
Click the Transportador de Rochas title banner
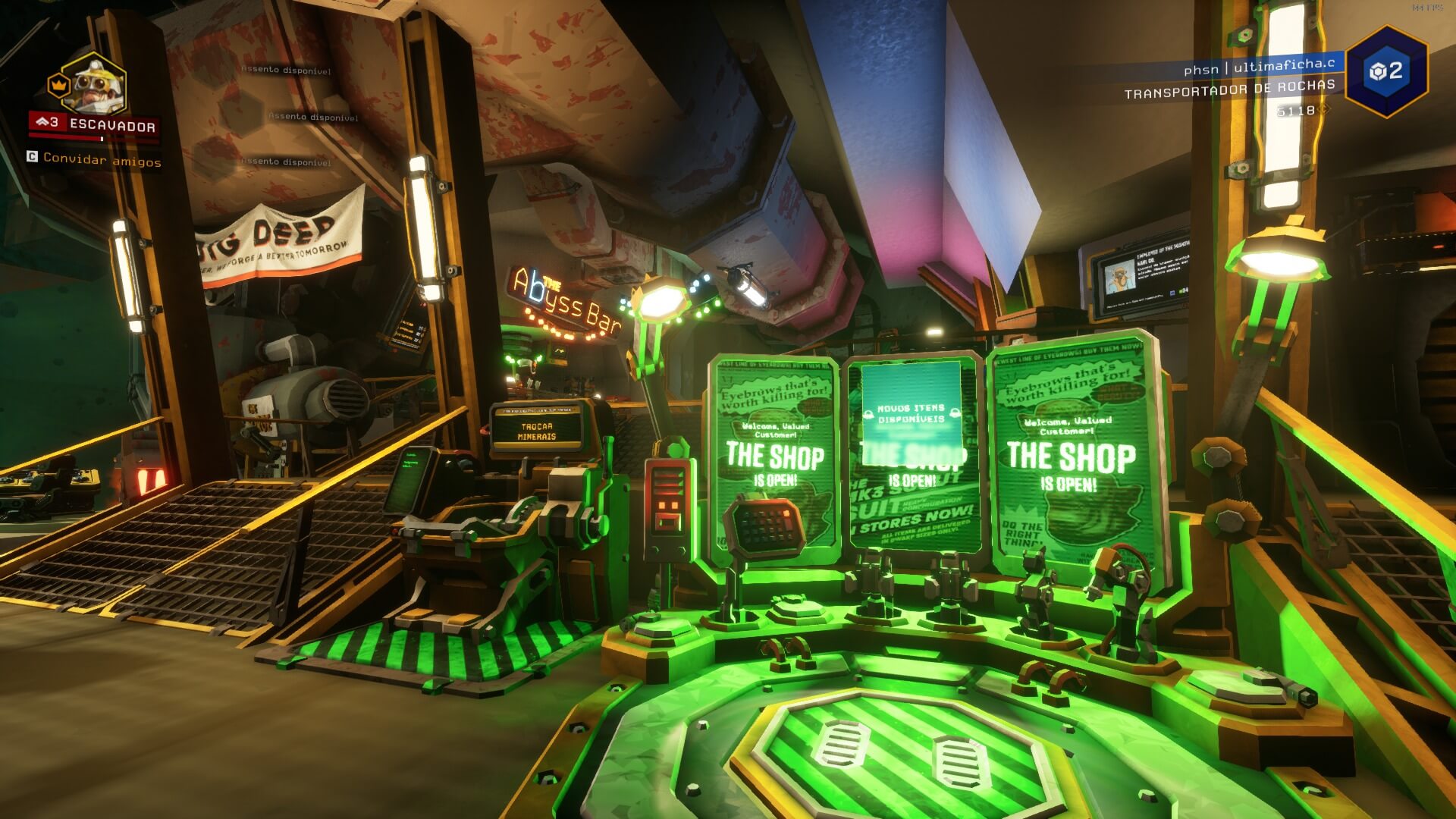(1229, 89)
